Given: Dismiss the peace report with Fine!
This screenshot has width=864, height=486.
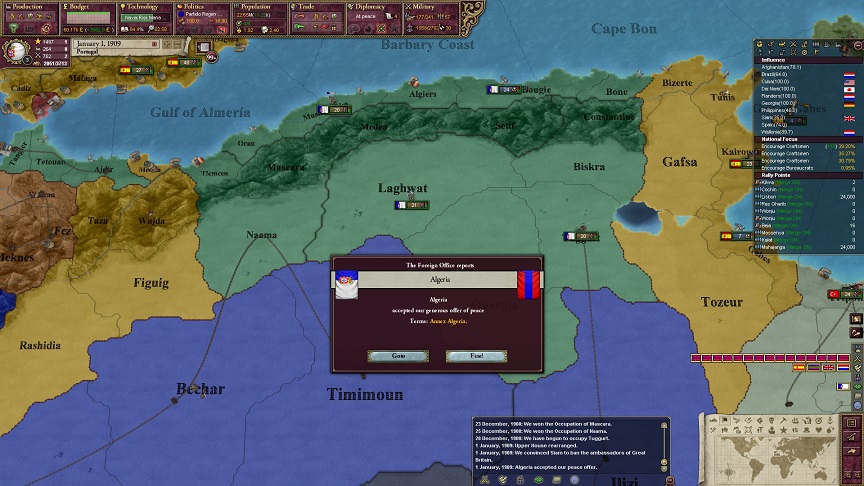Looking at the screenshot, I should tap(476, 356).
